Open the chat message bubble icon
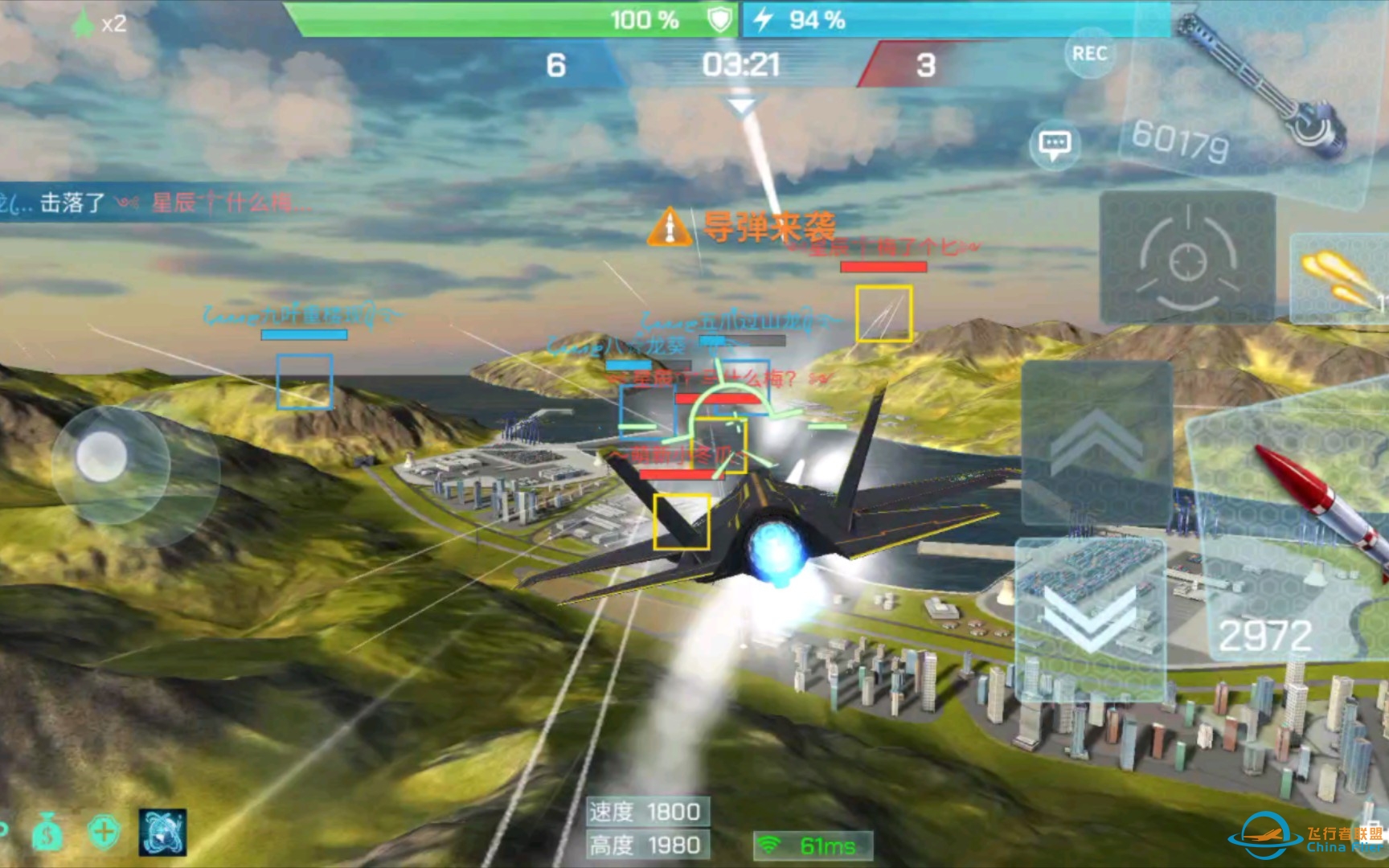This screenshot has width=1389, height=868. [1054, 145]
